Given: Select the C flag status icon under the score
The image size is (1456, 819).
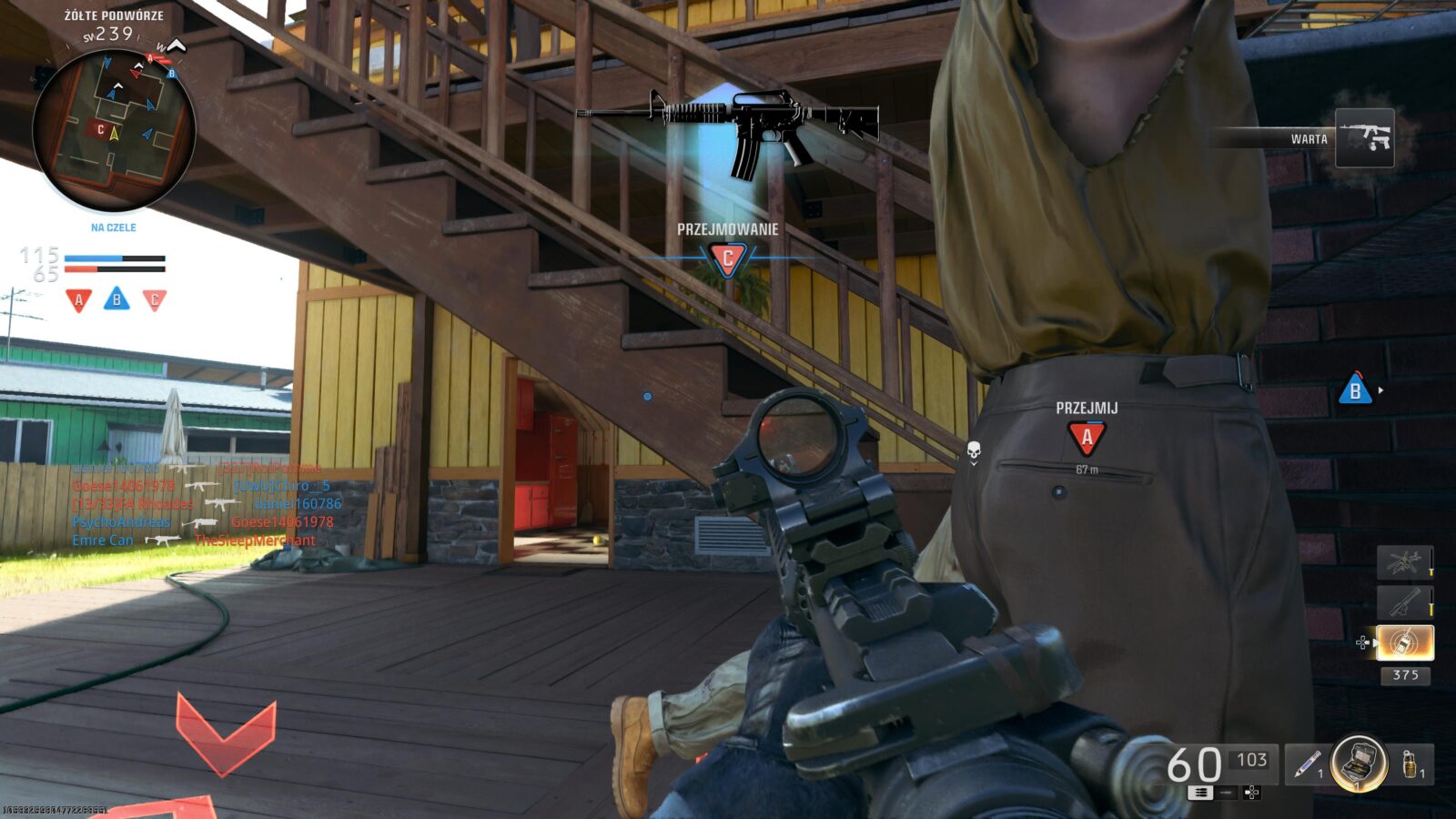Looking at the screenshot, I should 155,299.
